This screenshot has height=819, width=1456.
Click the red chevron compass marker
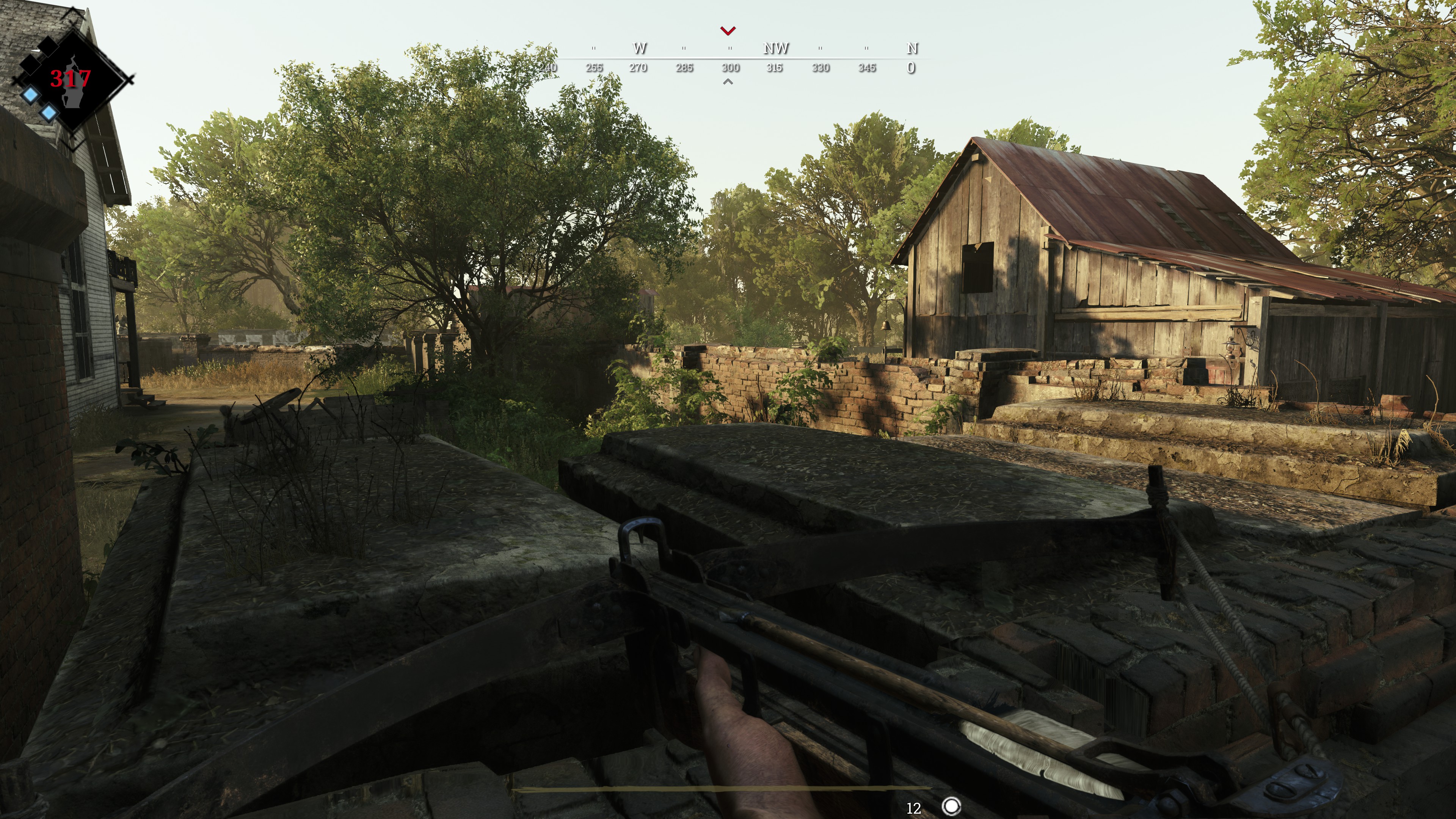pyautogui.click(x=728, y=30)
